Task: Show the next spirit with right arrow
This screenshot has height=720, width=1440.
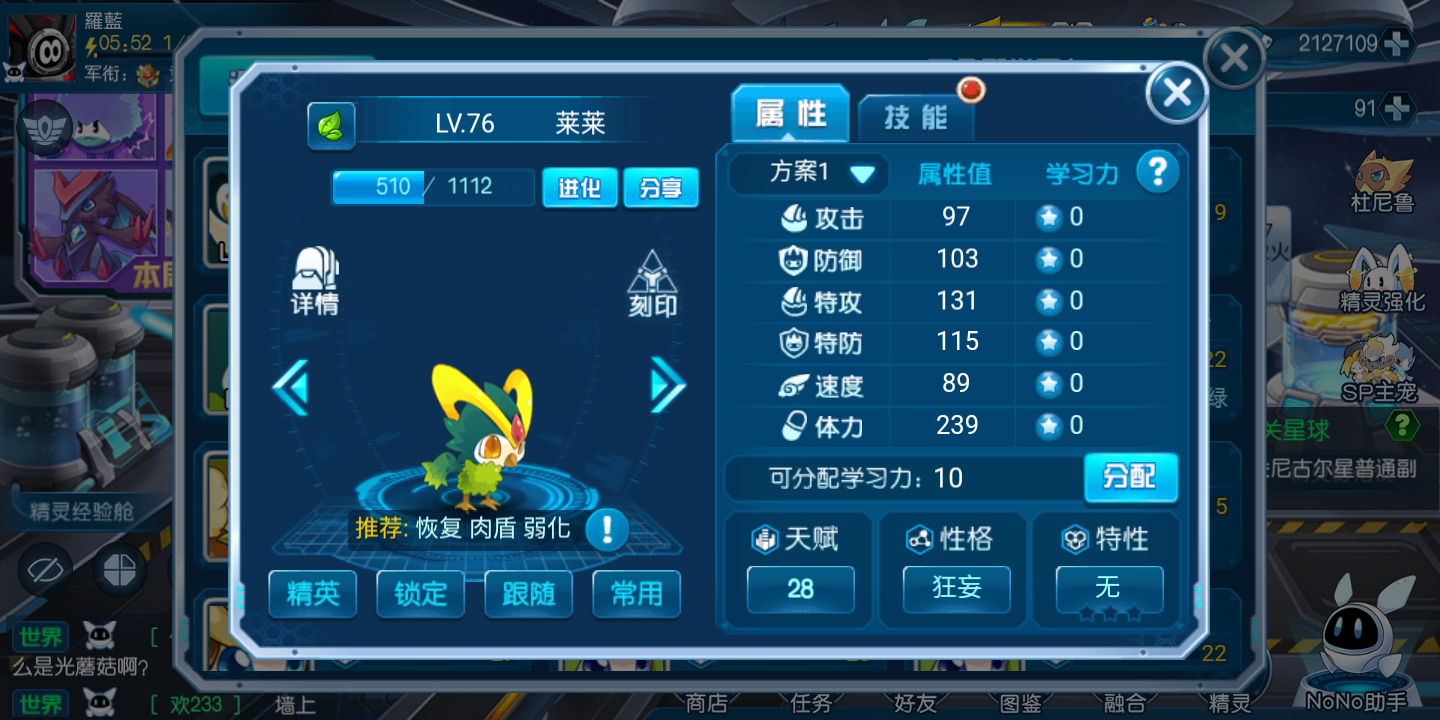Action: [667, 385]
